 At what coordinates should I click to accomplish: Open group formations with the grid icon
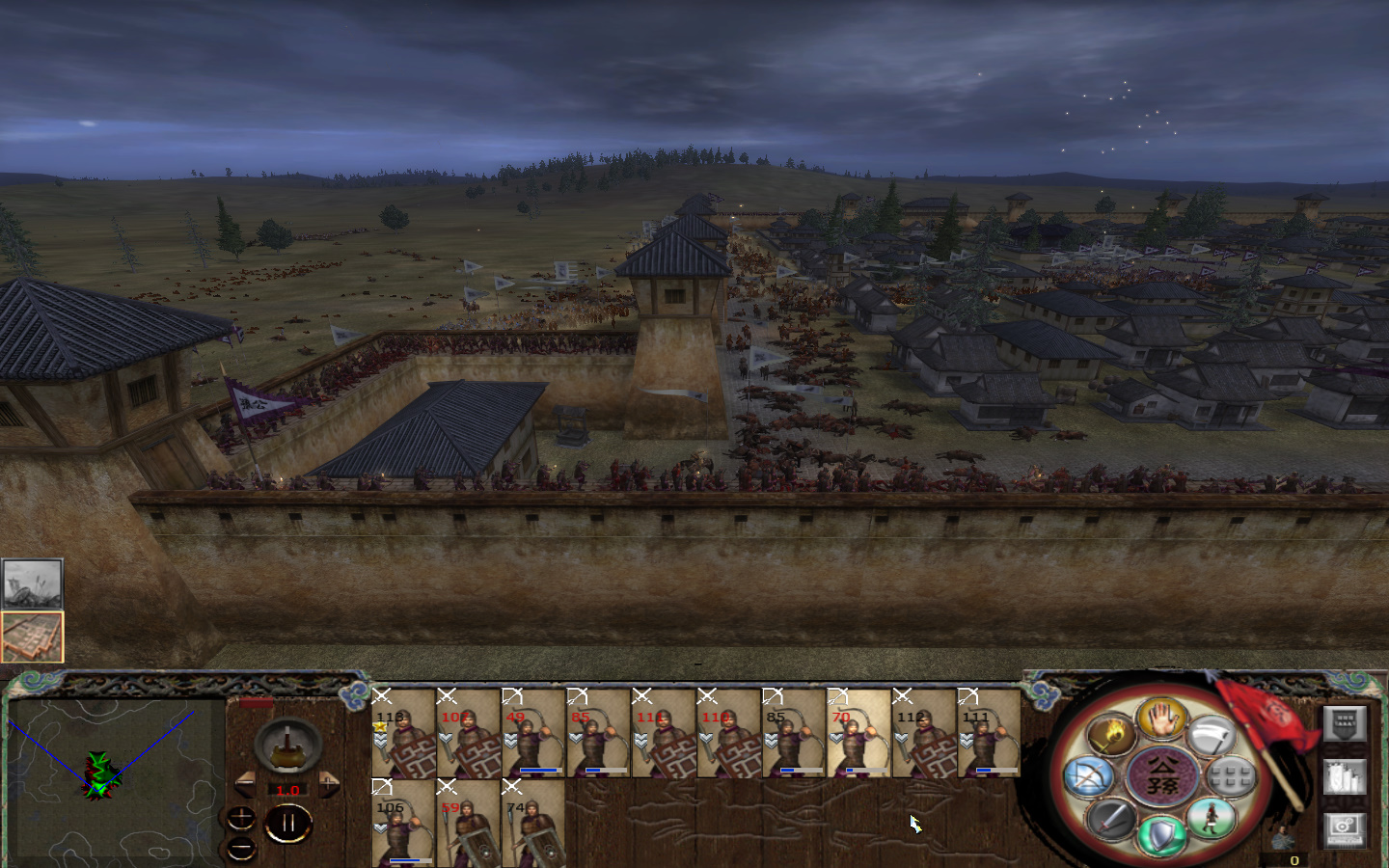tap(1229, 774)
